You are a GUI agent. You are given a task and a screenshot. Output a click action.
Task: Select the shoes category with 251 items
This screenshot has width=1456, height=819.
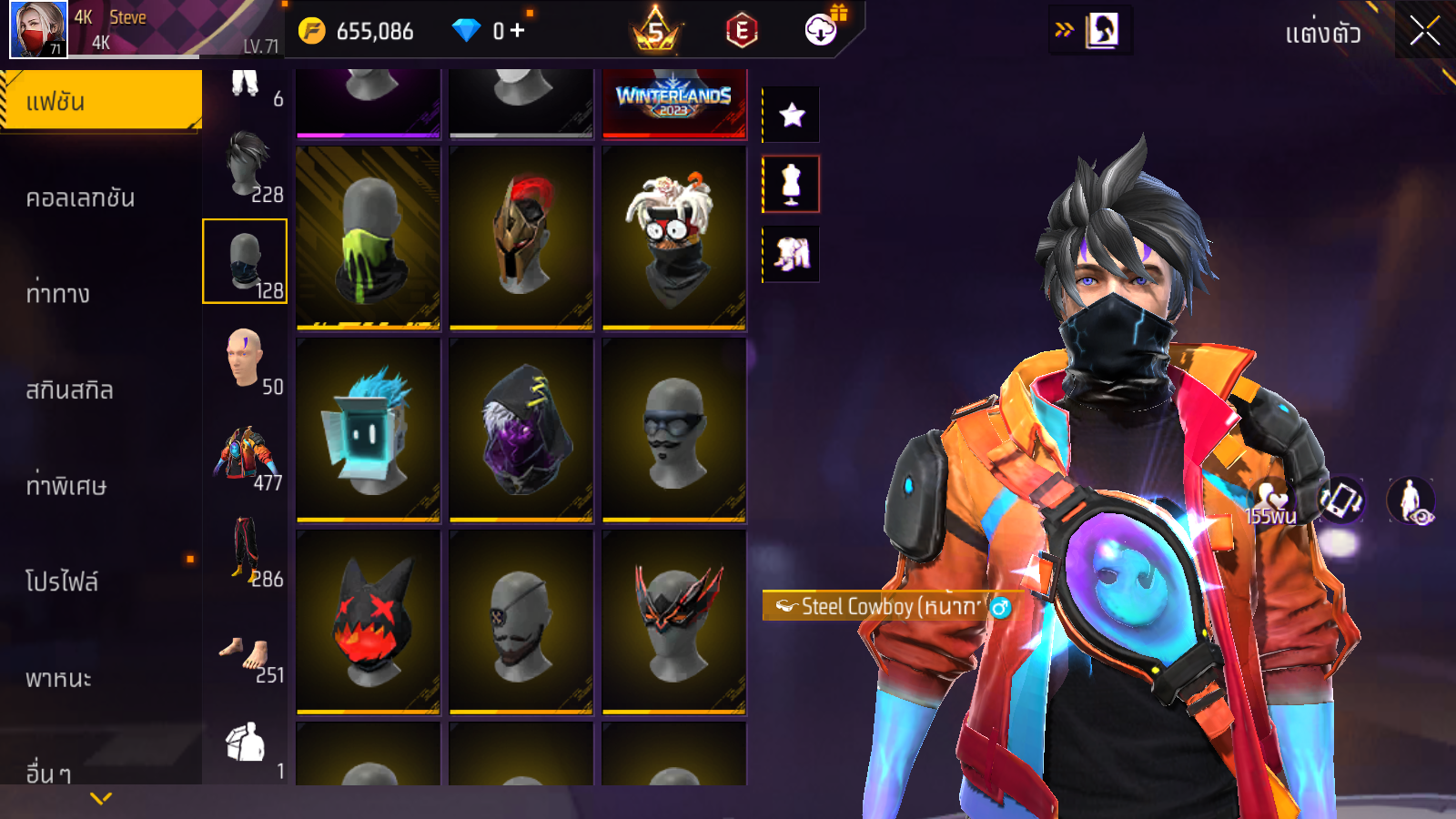(x=246, y=657)
